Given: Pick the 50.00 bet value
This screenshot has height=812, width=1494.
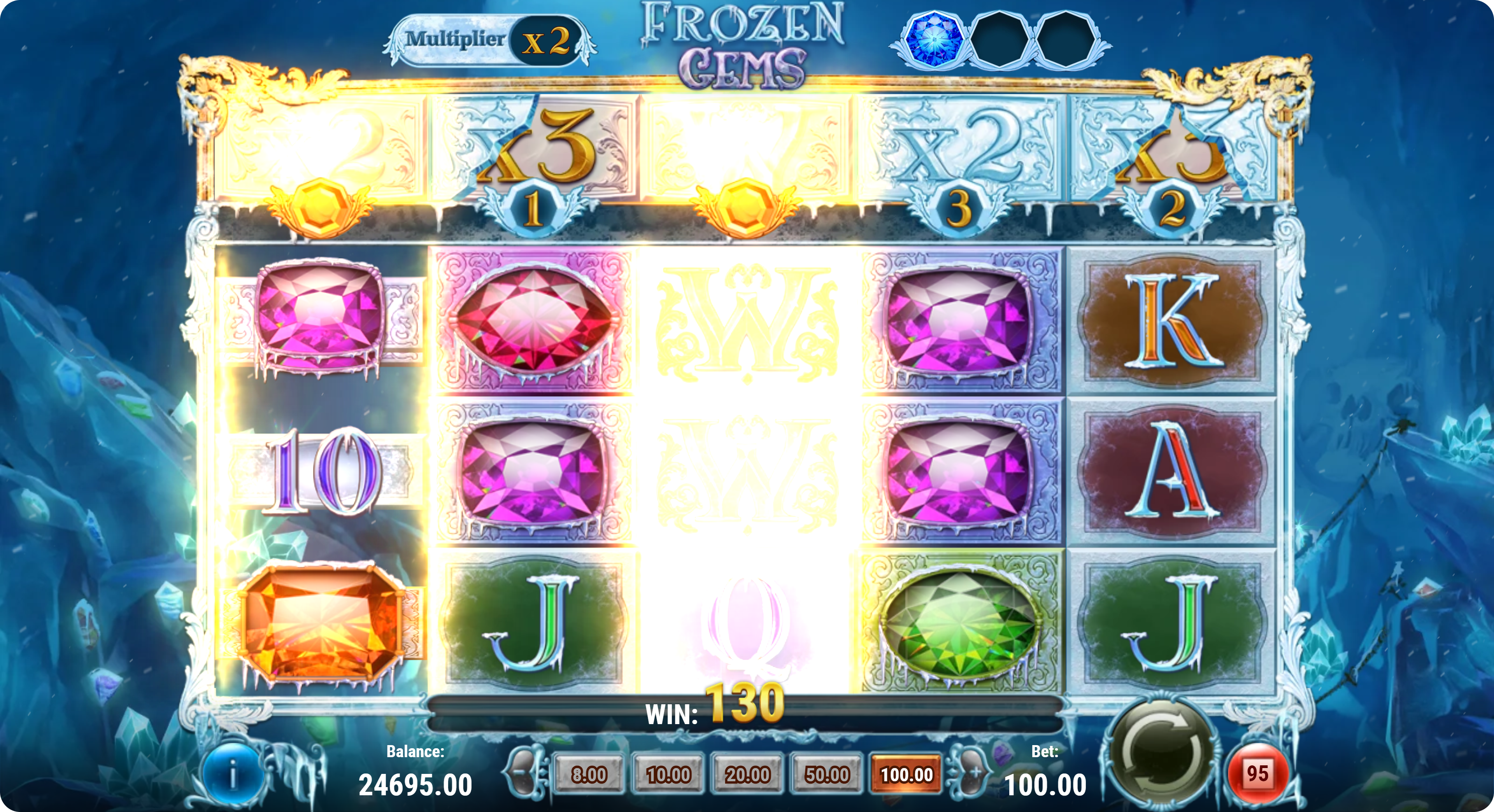Looking at the screenshot, I should pos(827,774).
